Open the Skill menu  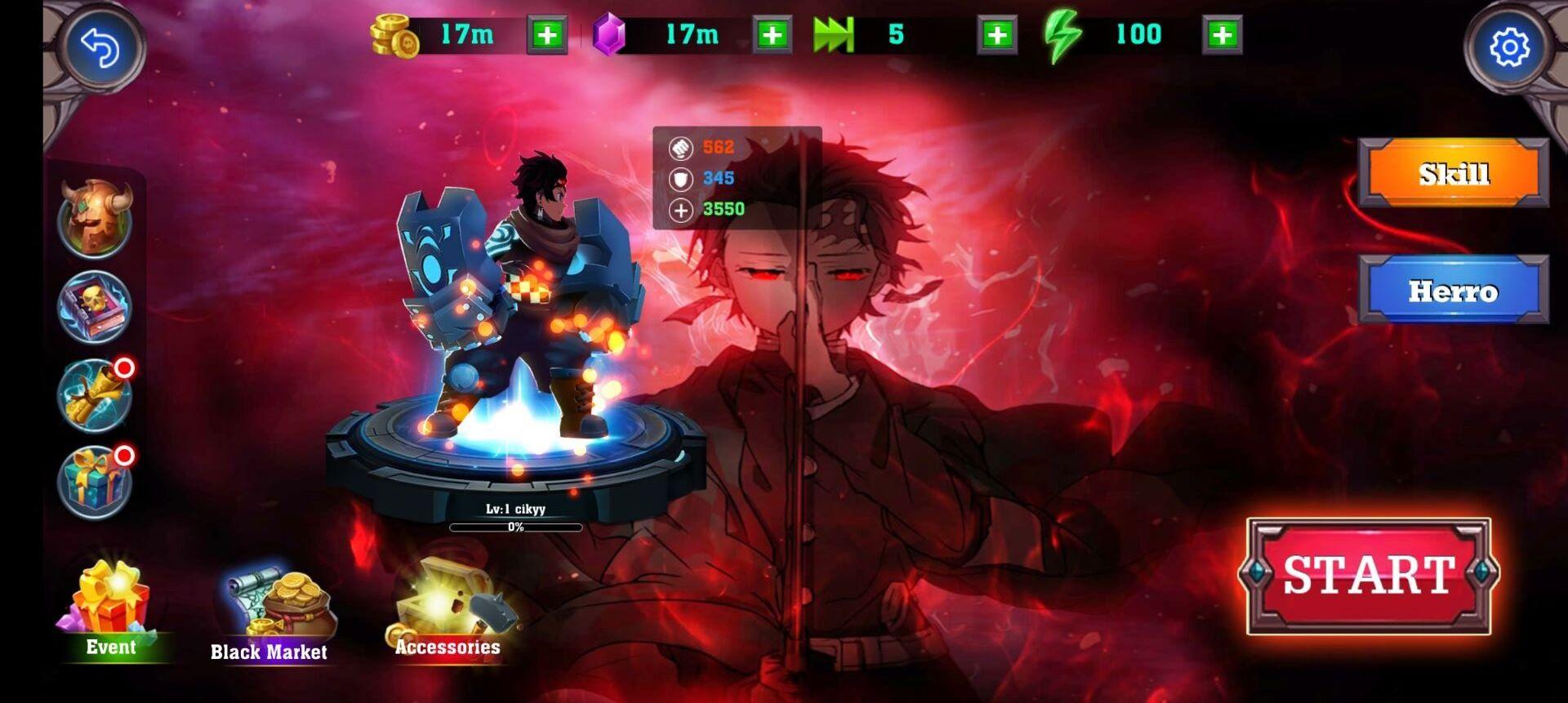pyautogui.click(x=1453, y=173)
